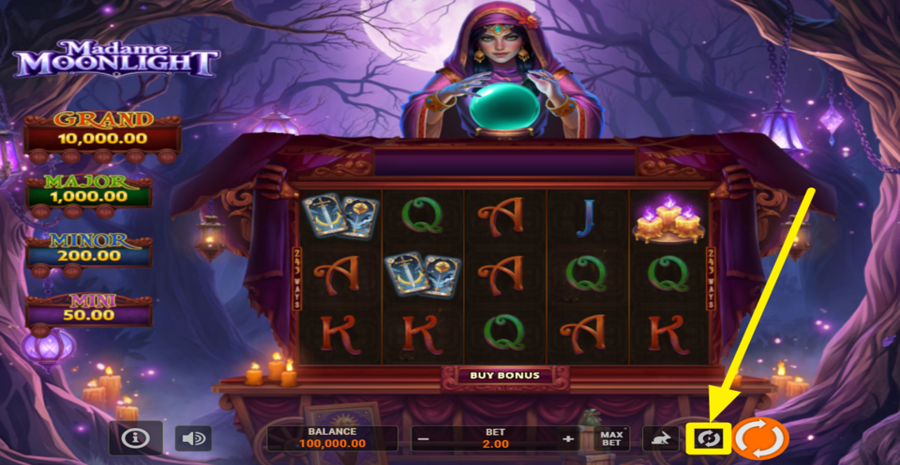Open the autoplay options button
The image size is (900, 465).
tap(710, 438)
